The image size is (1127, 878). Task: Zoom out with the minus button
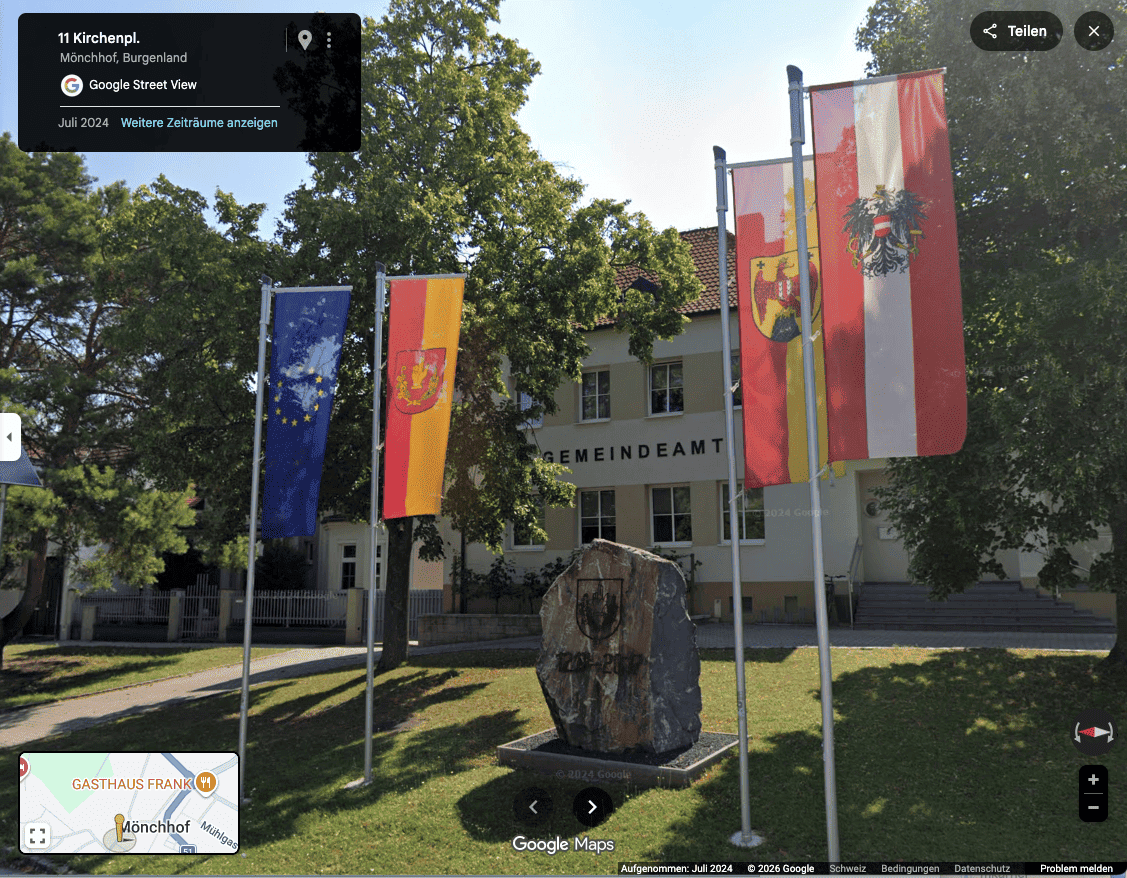[x=1093, y=807]
